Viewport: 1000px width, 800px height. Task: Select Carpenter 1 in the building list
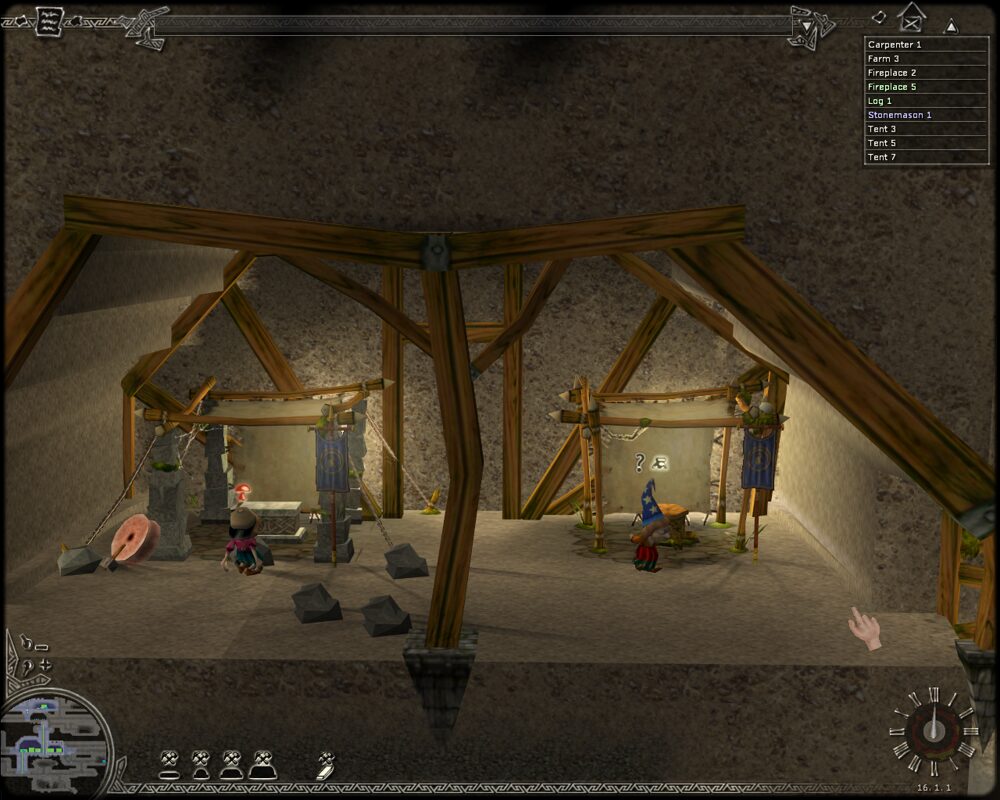point(926,45)
